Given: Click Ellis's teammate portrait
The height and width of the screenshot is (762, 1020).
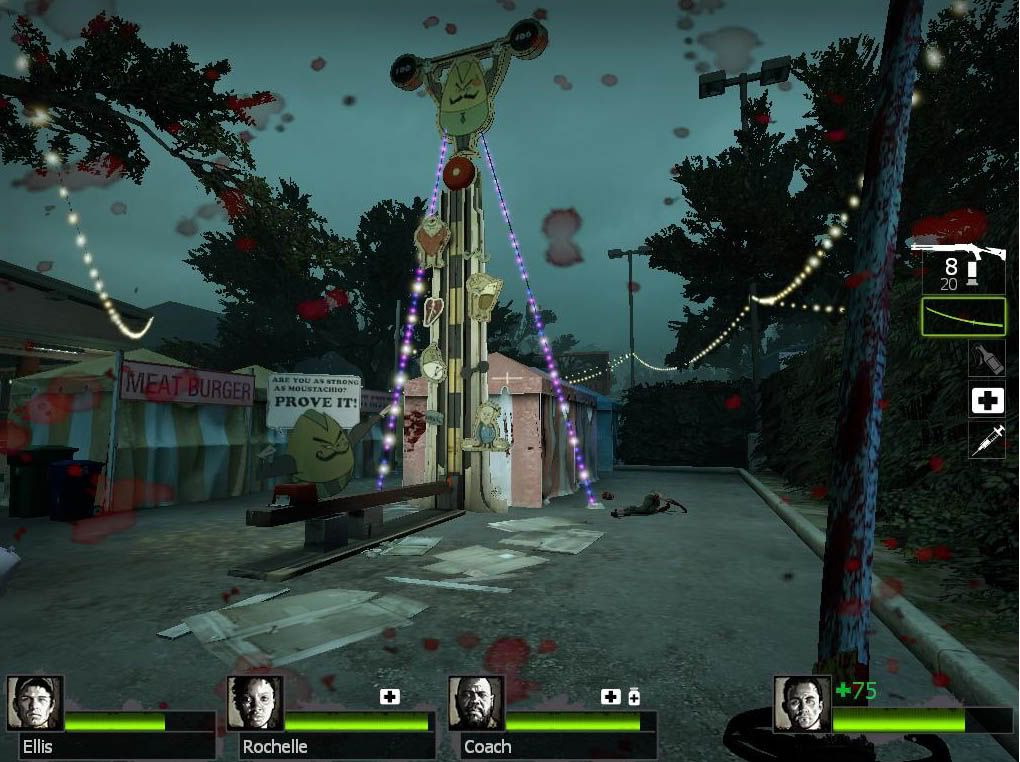Looking at the screenshot, I should pos(35,703).
